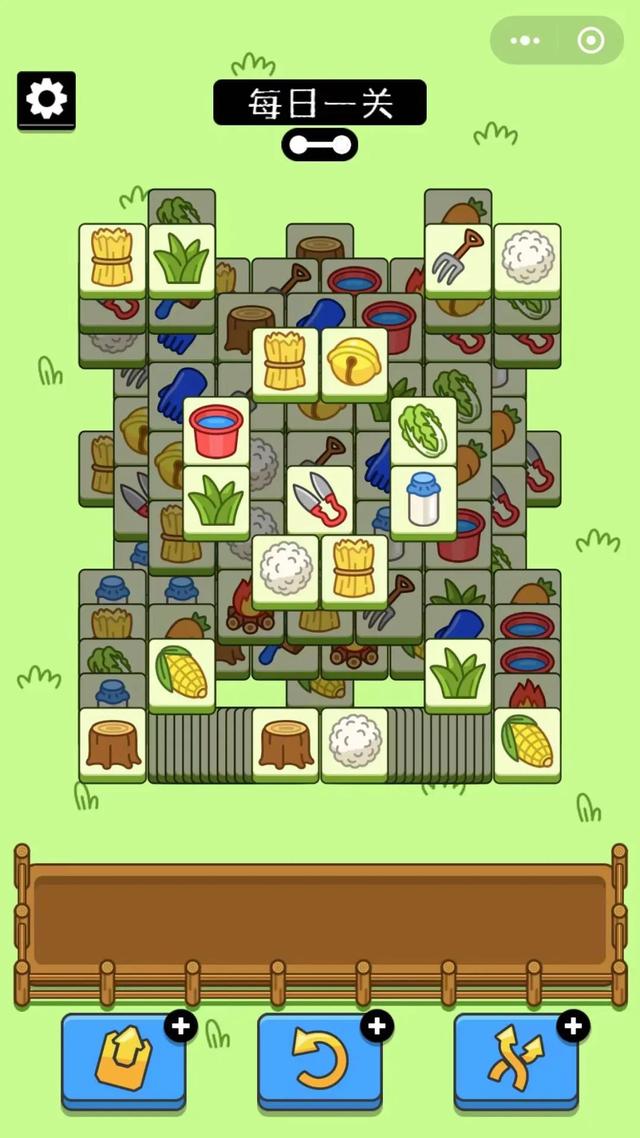This screenshot has height=1138, width=640.
Task: Tap the uncovered cabbage tile
Action: [x=423, y=430]
